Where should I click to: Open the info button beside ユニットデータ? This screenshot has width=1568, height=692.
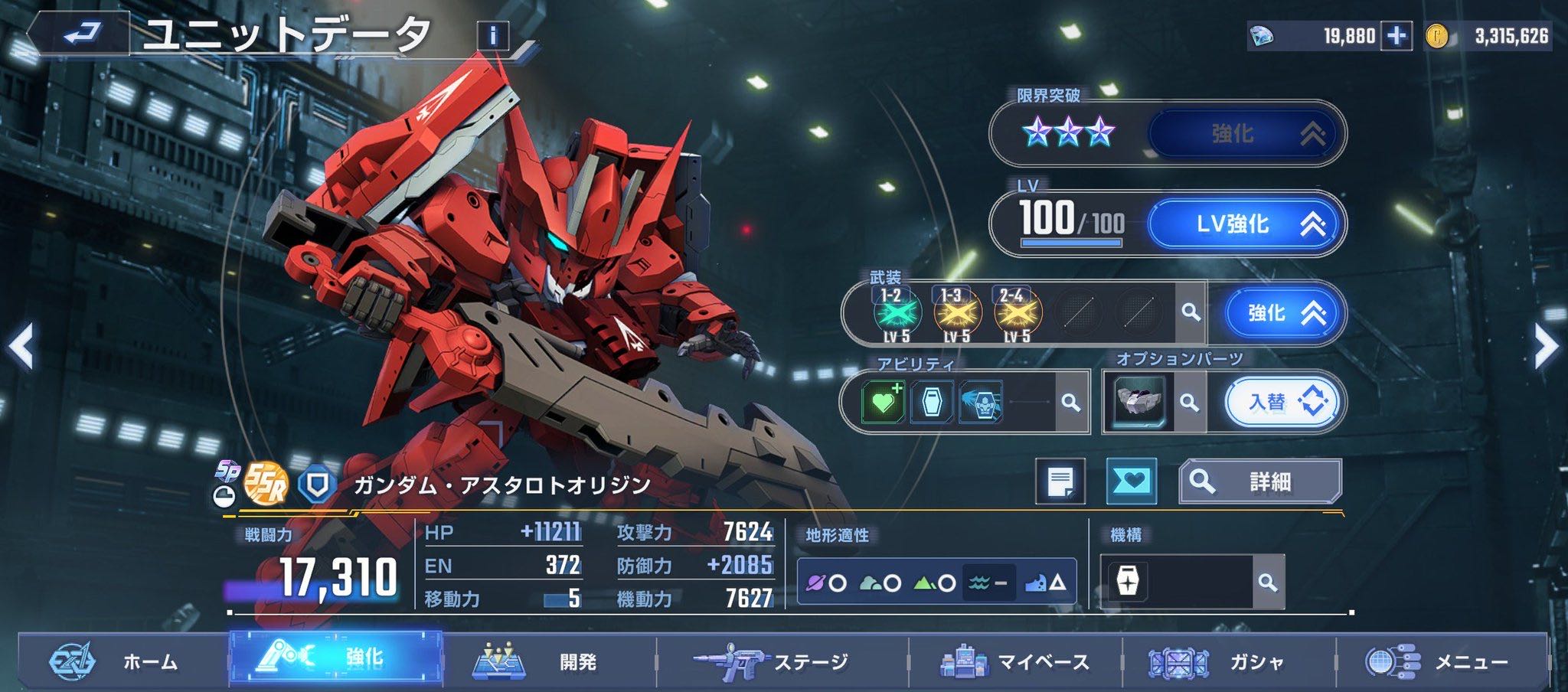click(x=492, y=35)
